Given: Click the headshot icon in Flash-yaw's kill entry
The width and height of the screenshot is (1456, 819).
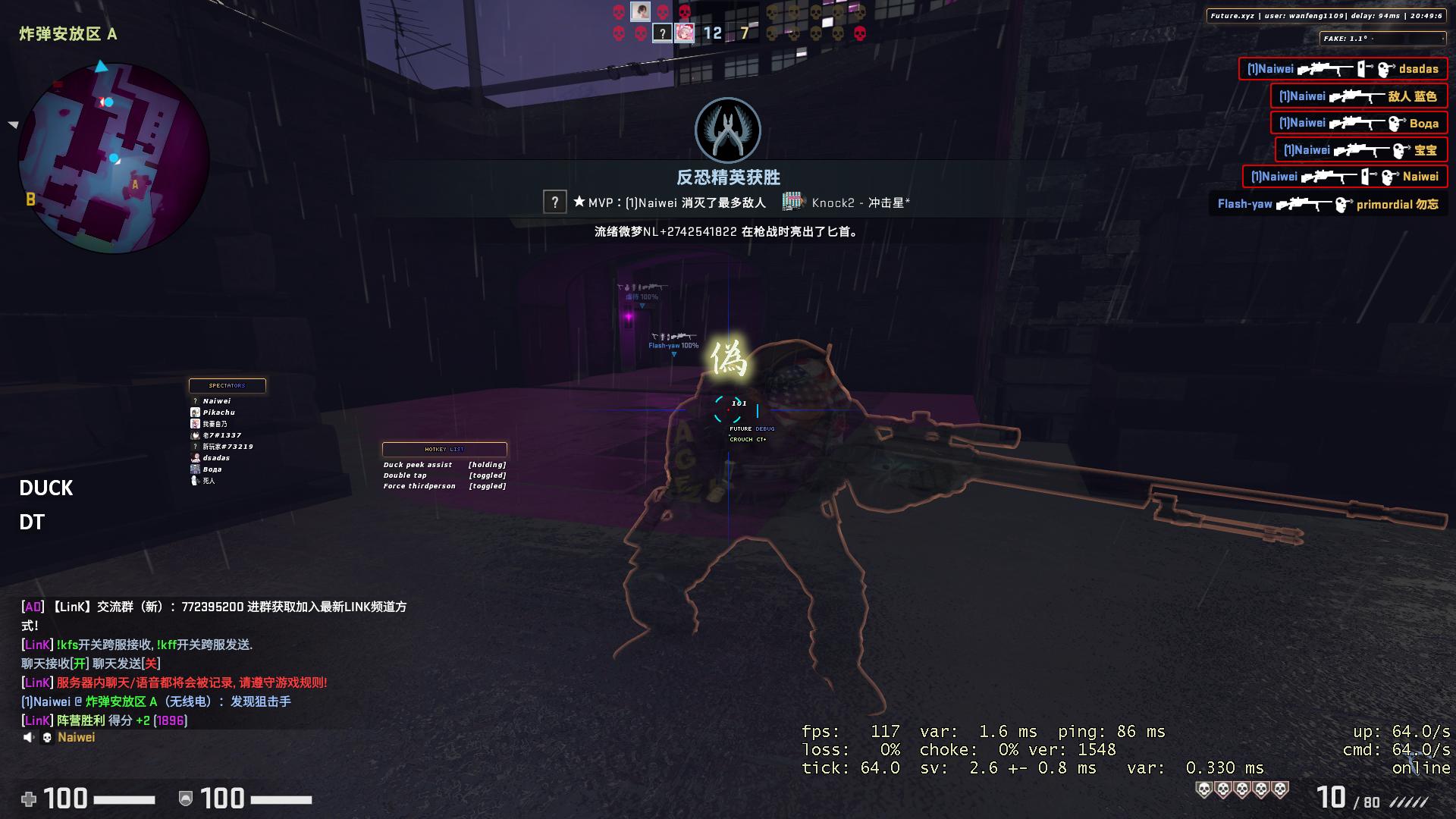Looking at the screenshot, I should [x=1341, y=203].
